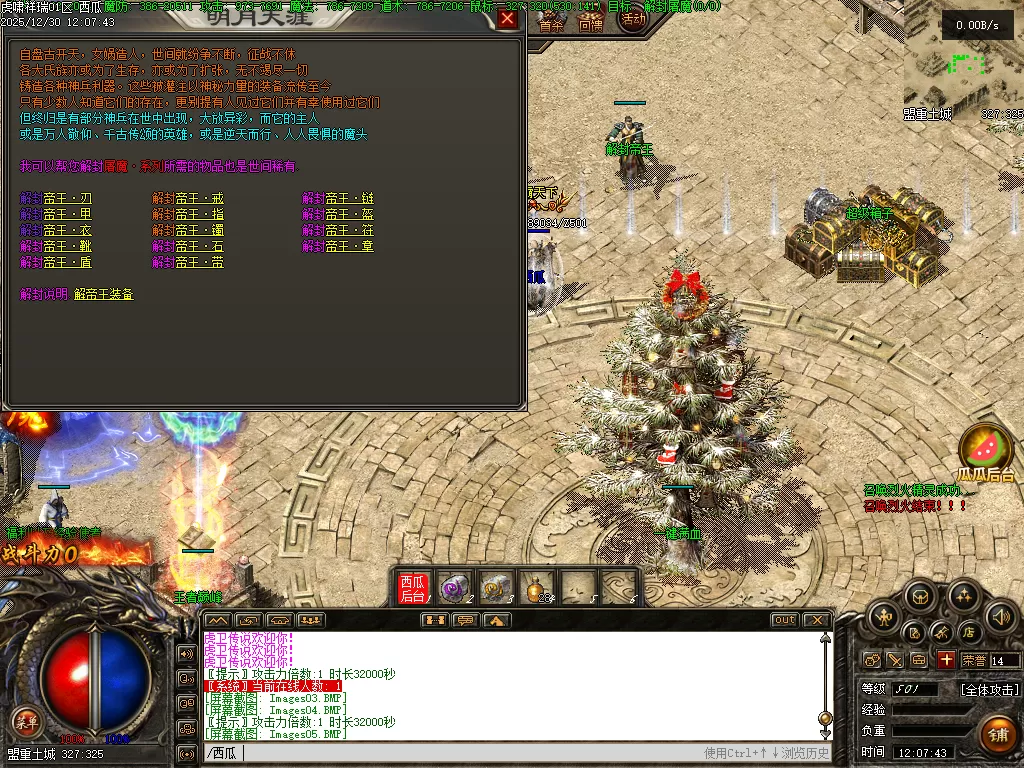
Task: Open the orange 铺 stall button
Action: 997,735
